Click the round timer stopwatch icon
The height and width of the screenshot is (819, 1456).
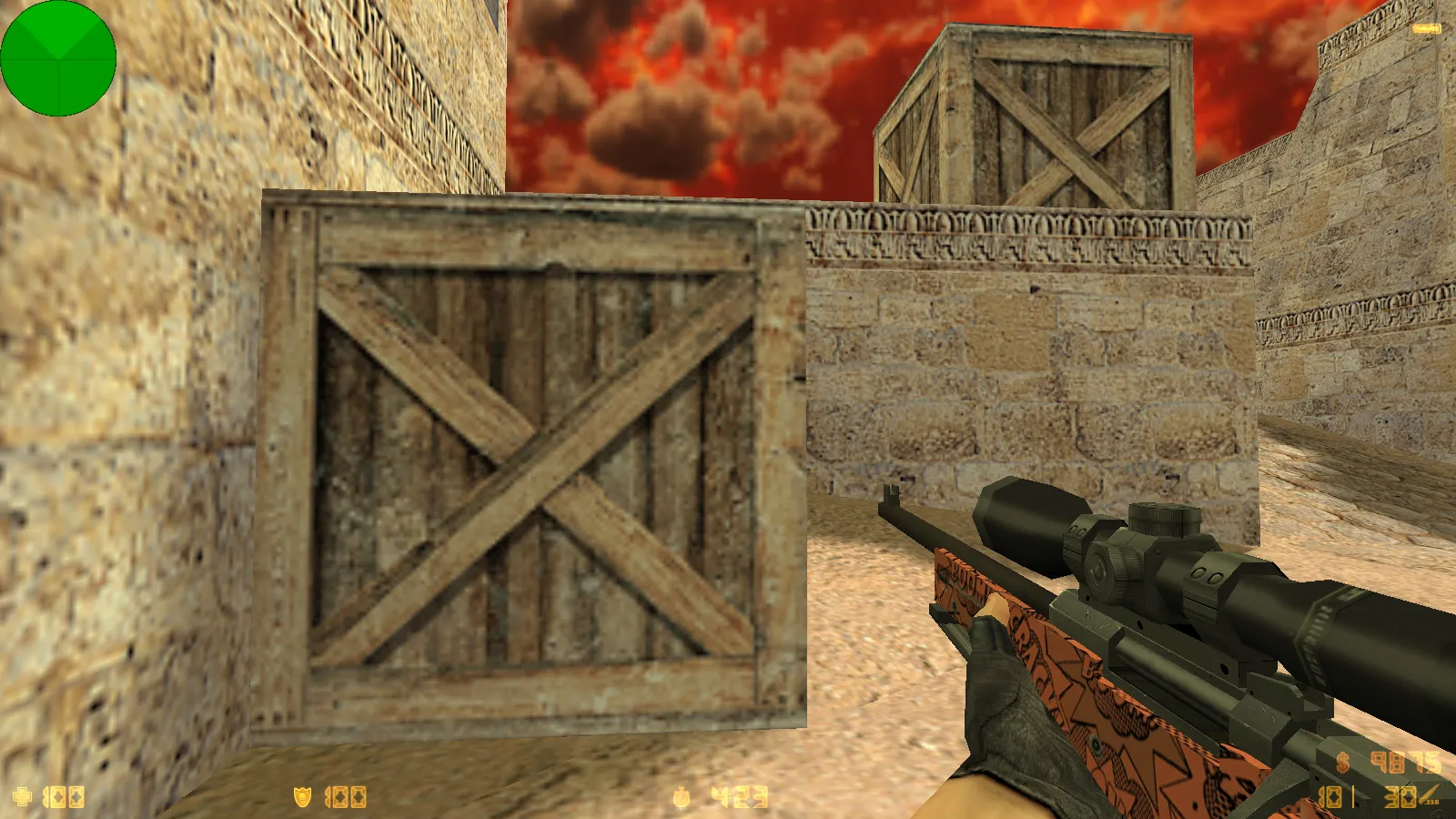pos(681,796)
